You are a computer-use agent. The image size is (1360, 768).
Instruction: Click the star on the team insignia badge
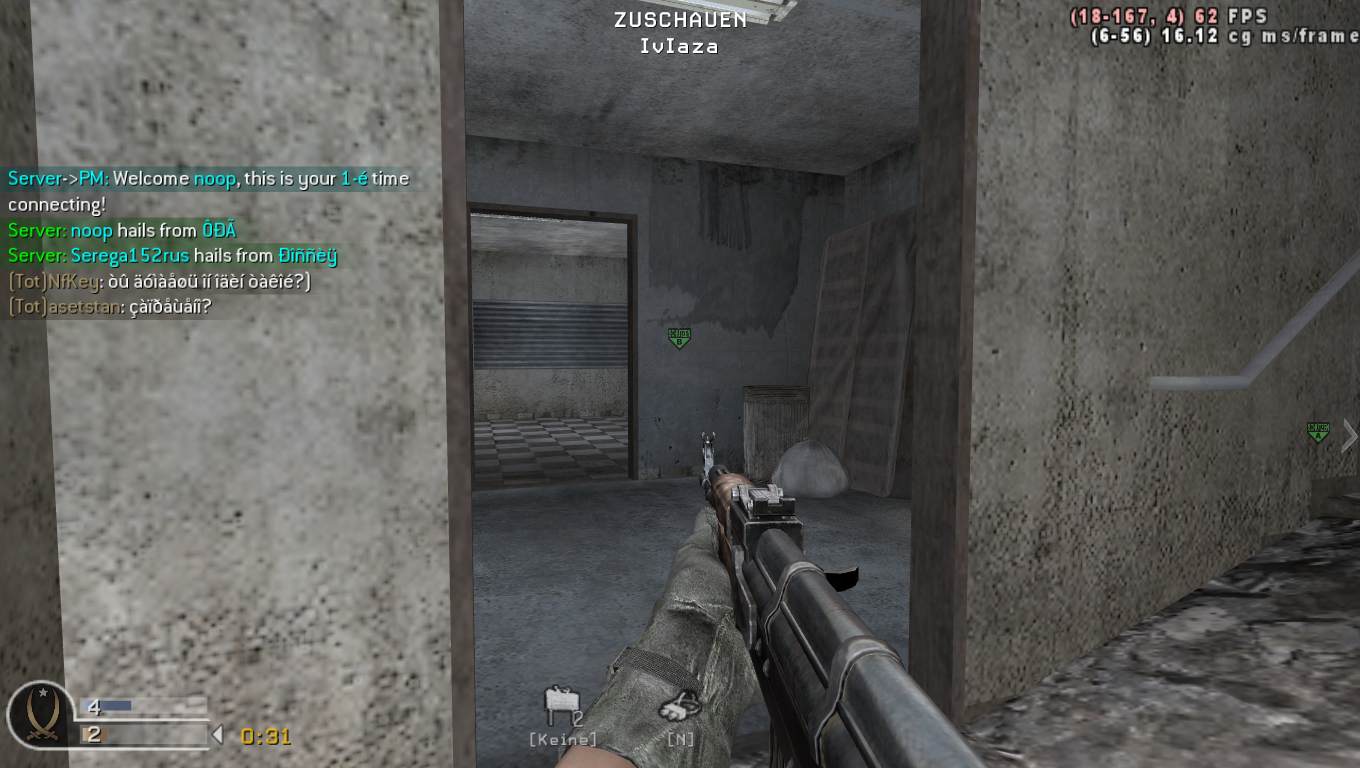[x=42, y=693]
